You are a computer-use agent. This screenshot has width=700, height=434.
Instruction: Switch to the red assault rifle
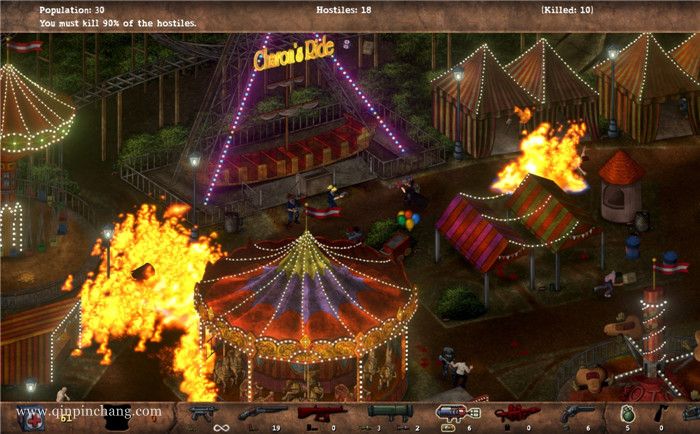click(321, 411)
